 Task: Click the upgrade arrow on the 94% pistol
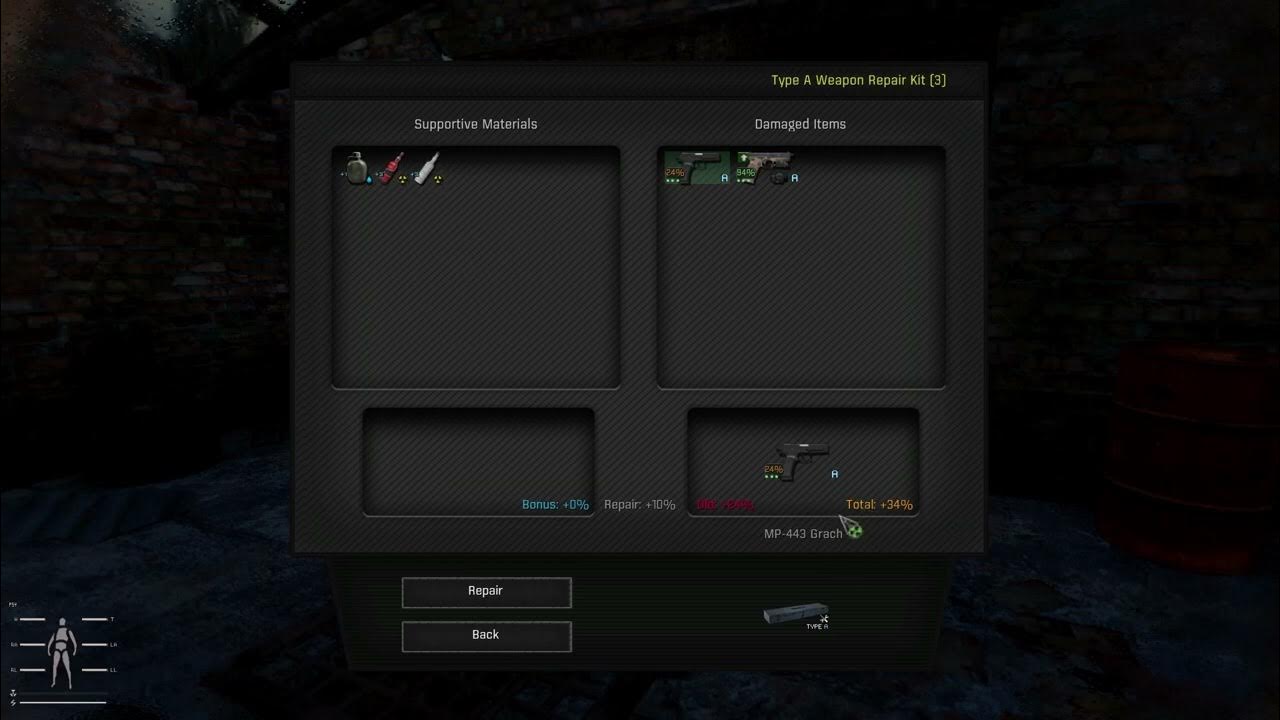click(x=744, y=157)
